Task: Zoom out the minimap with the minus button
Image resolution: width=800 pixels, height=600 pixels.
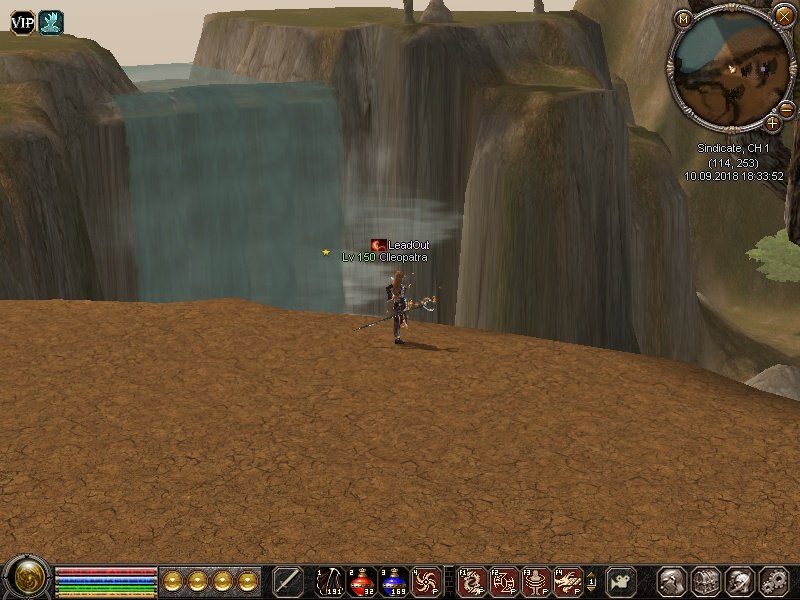Action: [786, 109]
